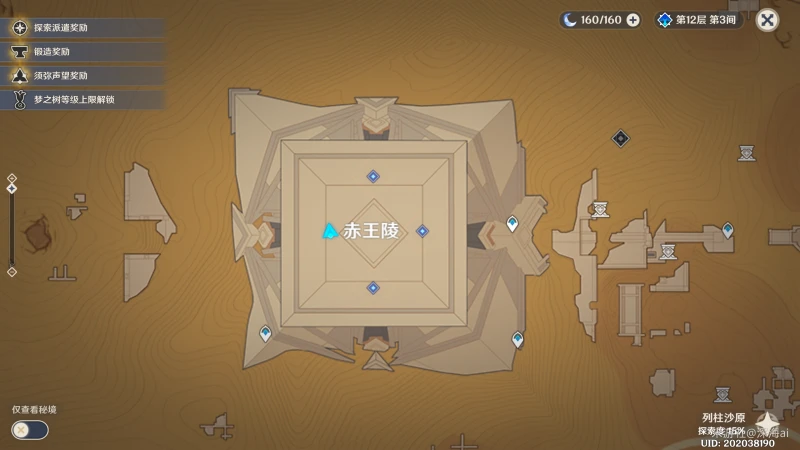
Task: Close the map with the X button
Action: point(767,19)
